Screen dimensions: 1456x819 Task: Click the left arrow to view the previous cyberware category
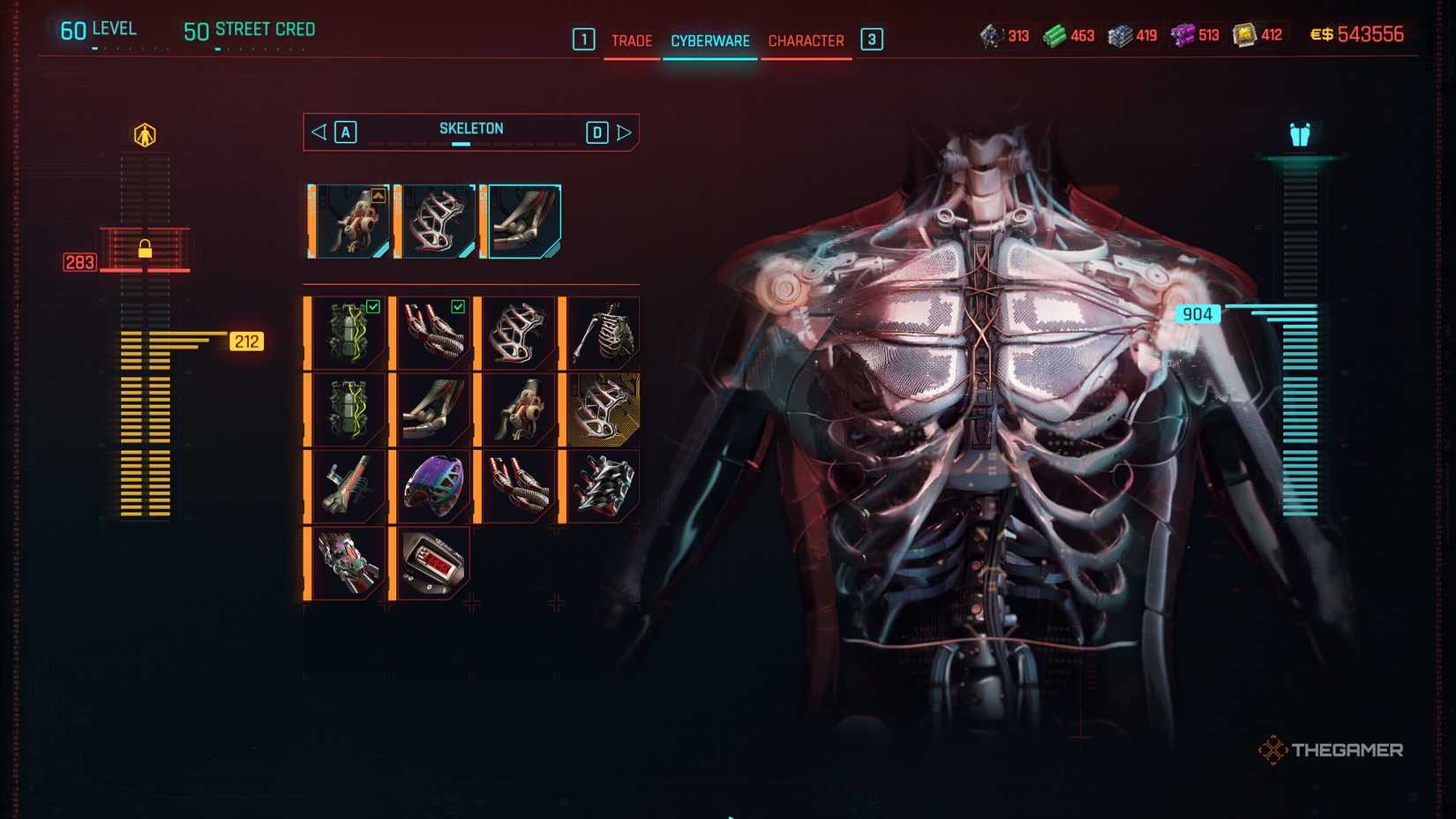[319, 131]
